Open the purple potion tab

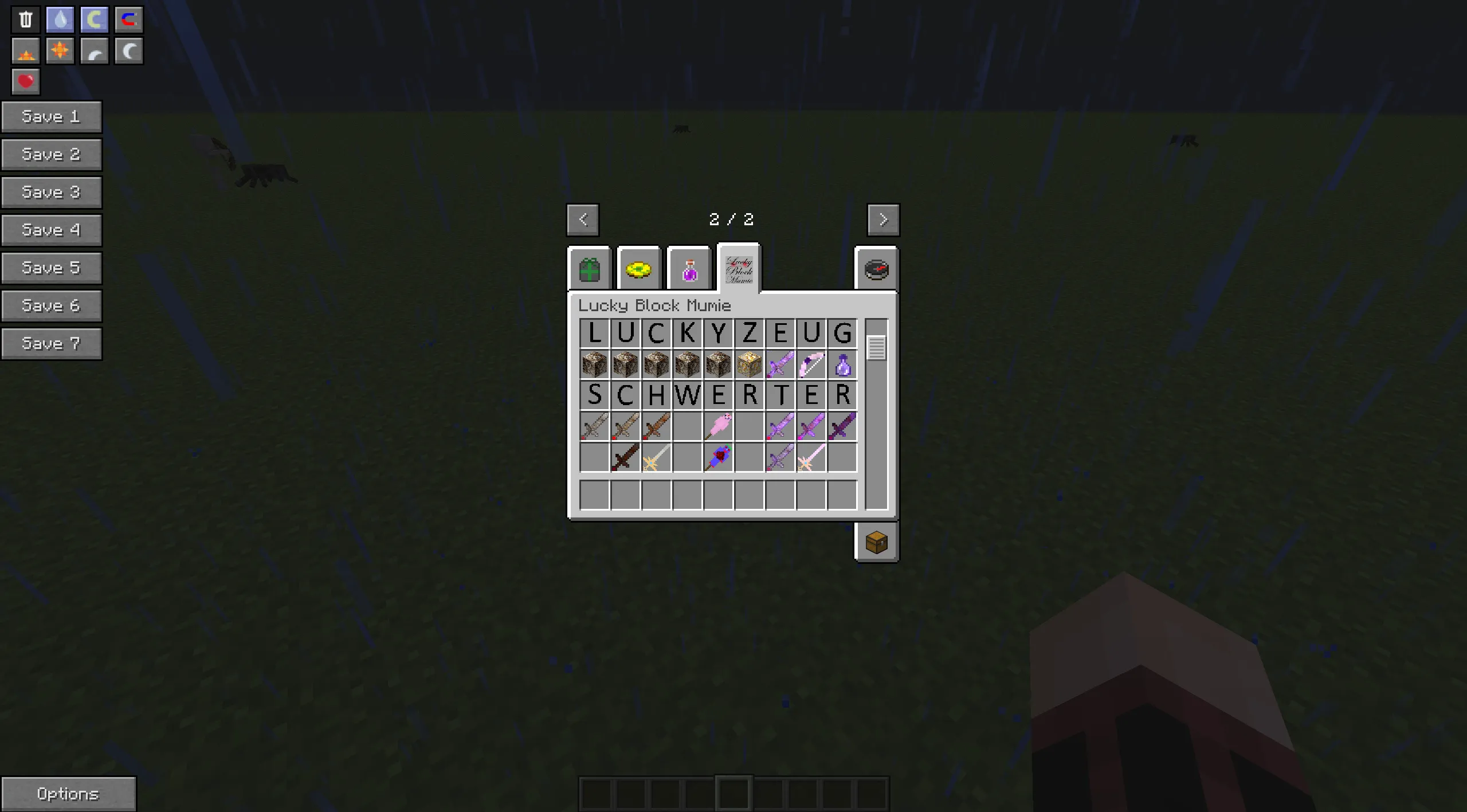(689, 269)
